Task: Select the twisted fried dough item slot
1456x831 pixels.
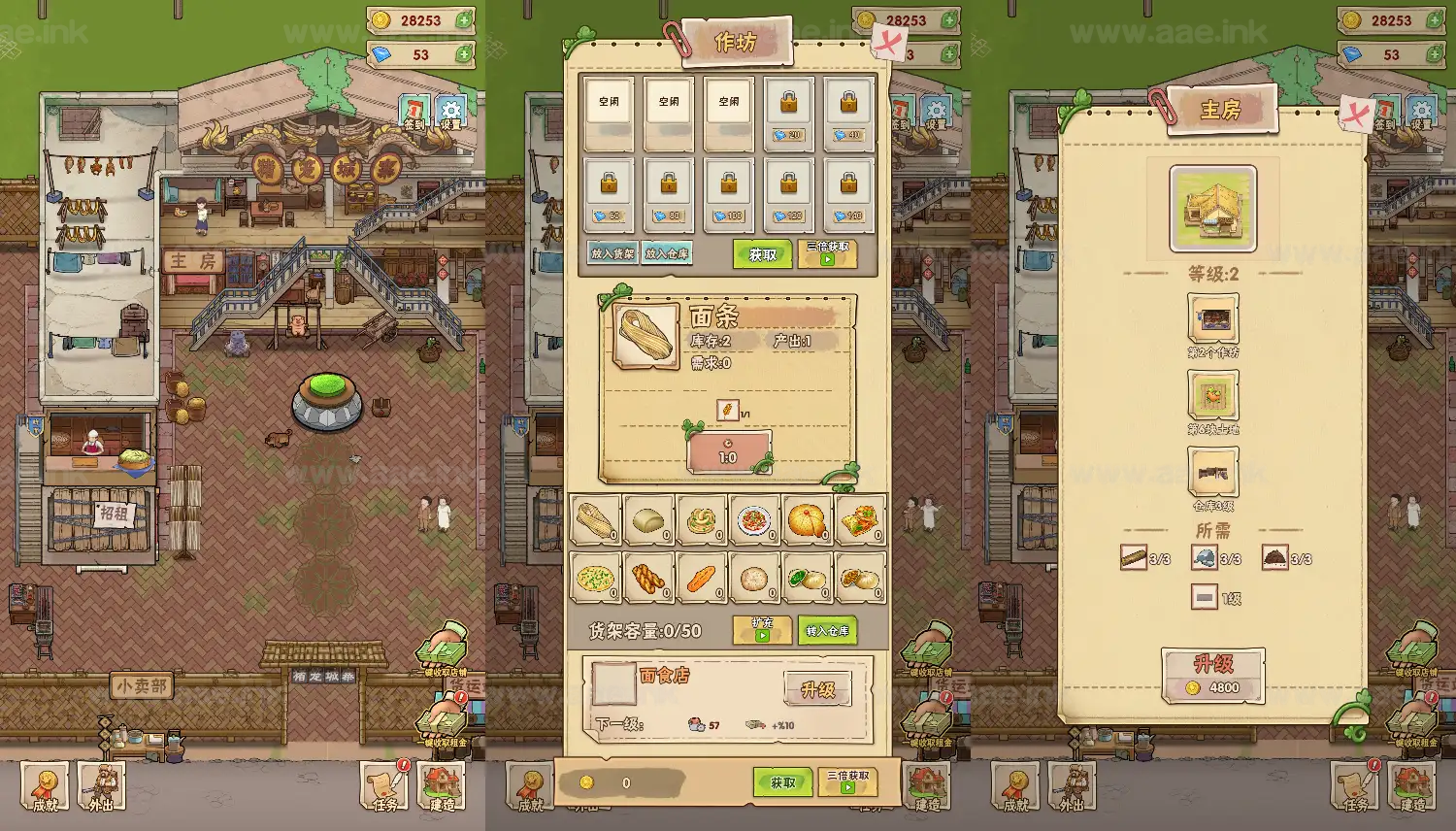Action: coord(648,579)
